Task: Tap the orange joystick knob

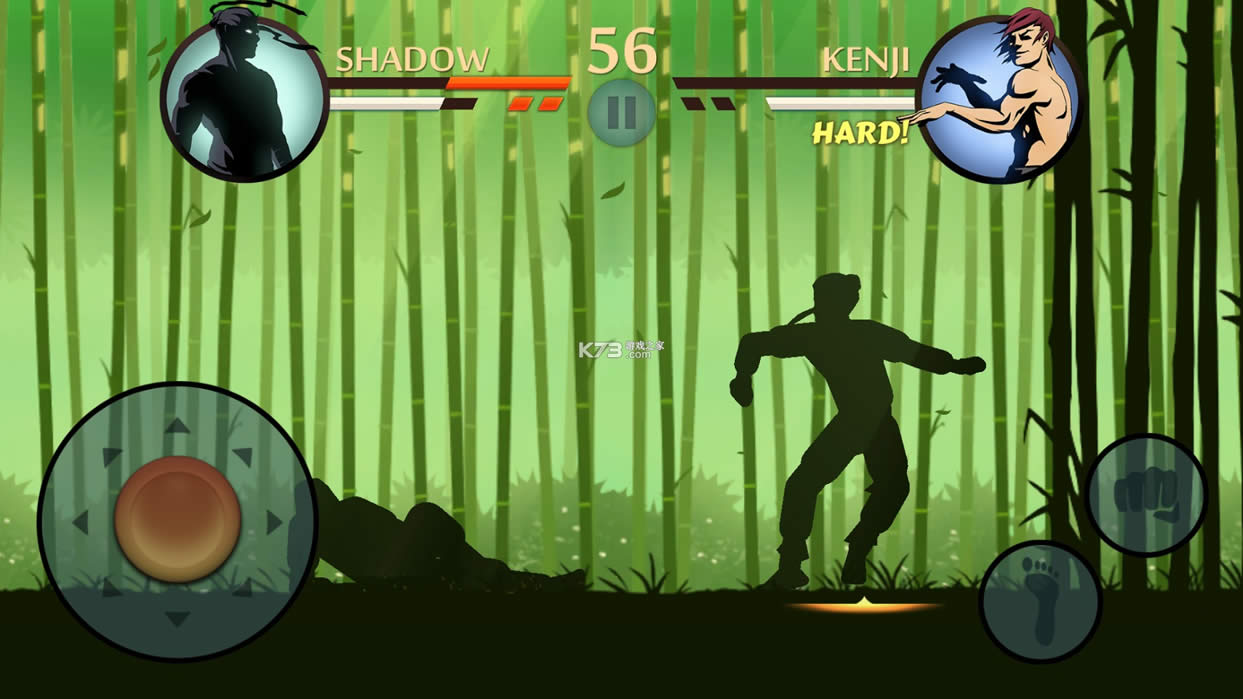Action: (x=178, y=520)
